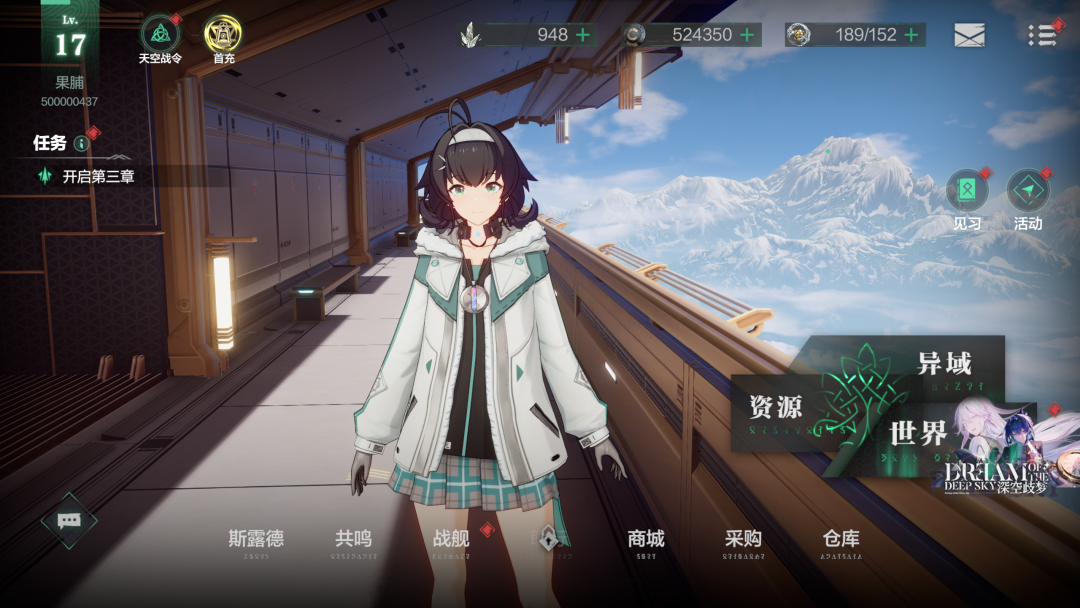Screen dimensions: 1080x608
Task: Open the 首充 first recharge offer
Action: (223, 36)
